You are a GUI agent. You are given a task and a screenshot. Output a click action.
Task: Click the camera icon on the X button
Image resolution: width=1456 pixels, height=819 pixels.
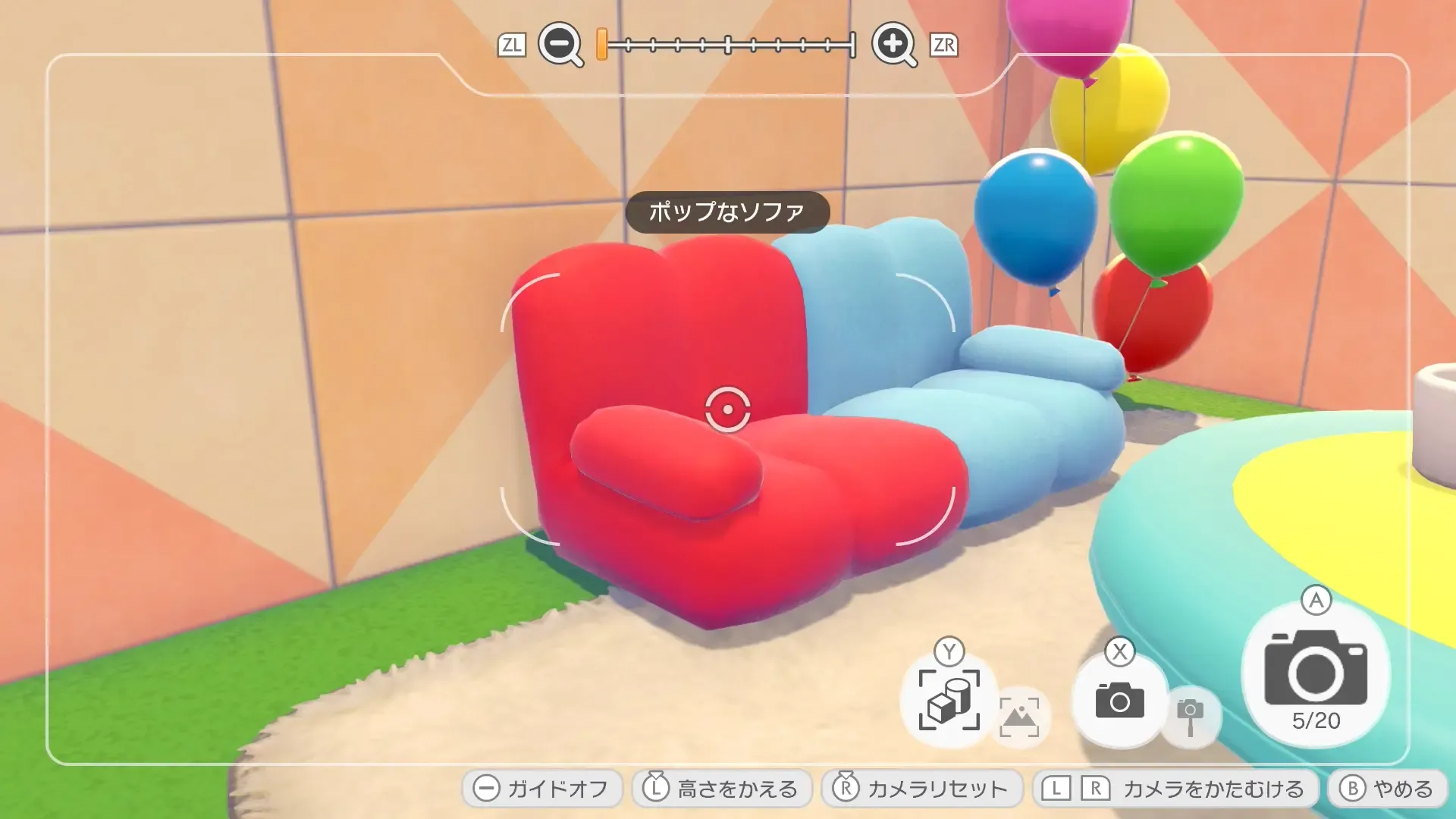coord(1121,699)
